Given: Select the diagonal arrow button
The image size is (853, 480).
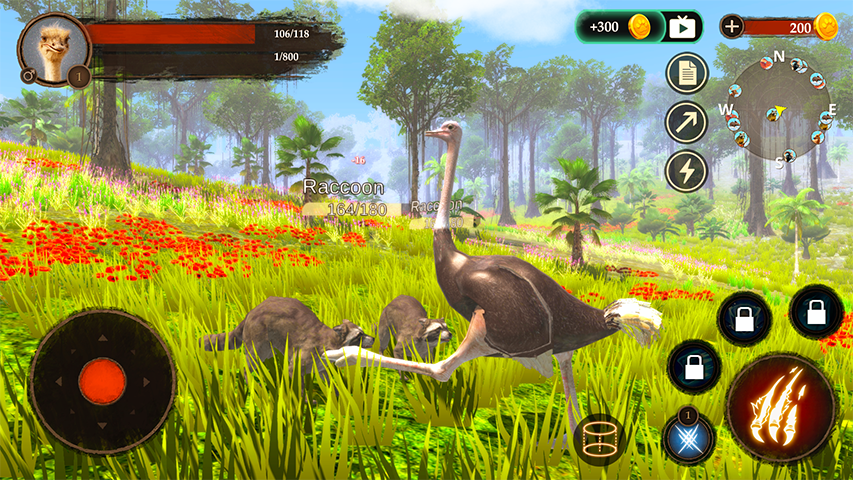Looking at the screenshot, I should 686,122.
